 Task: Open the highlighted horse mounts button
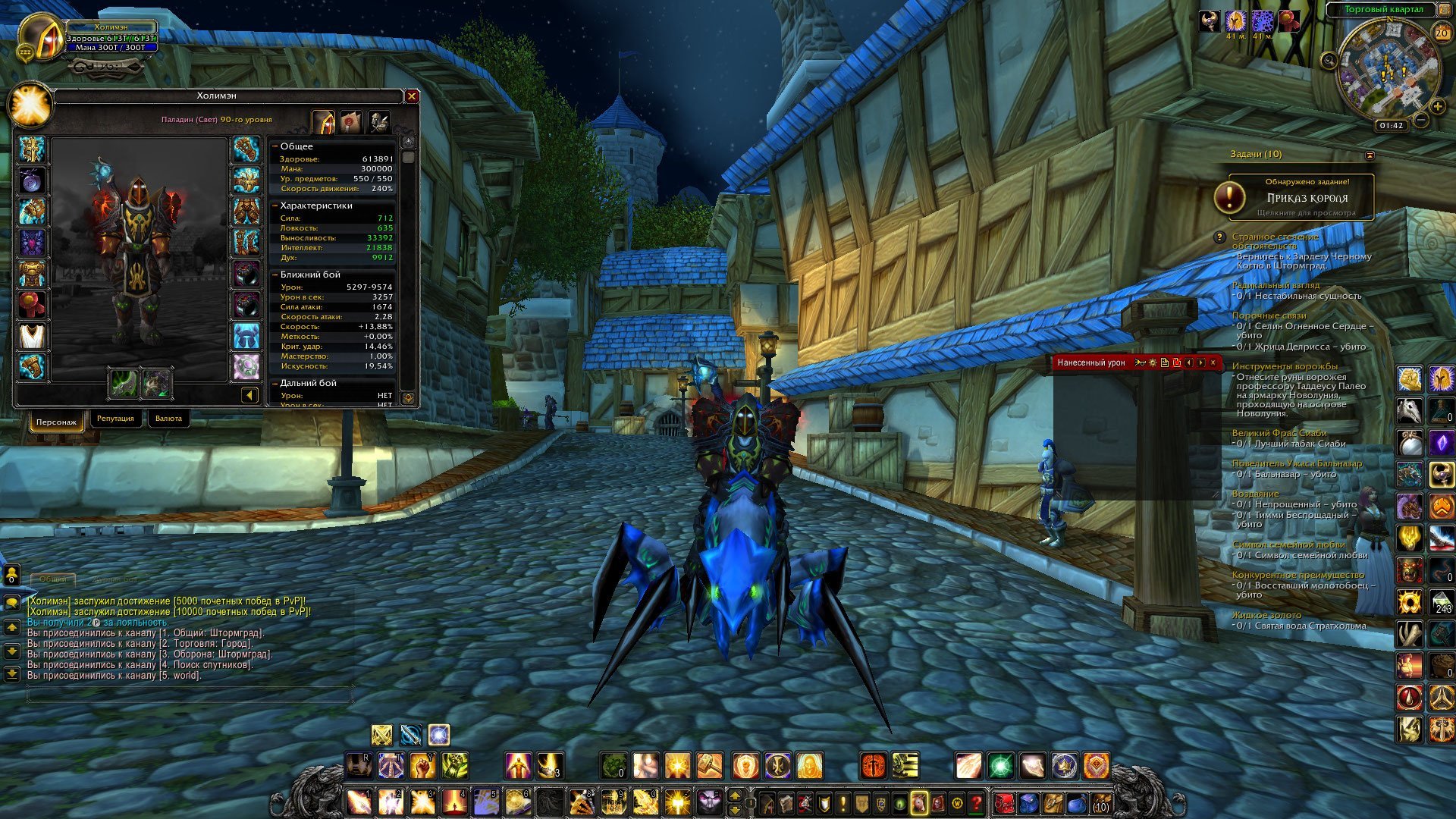(918, 802)
